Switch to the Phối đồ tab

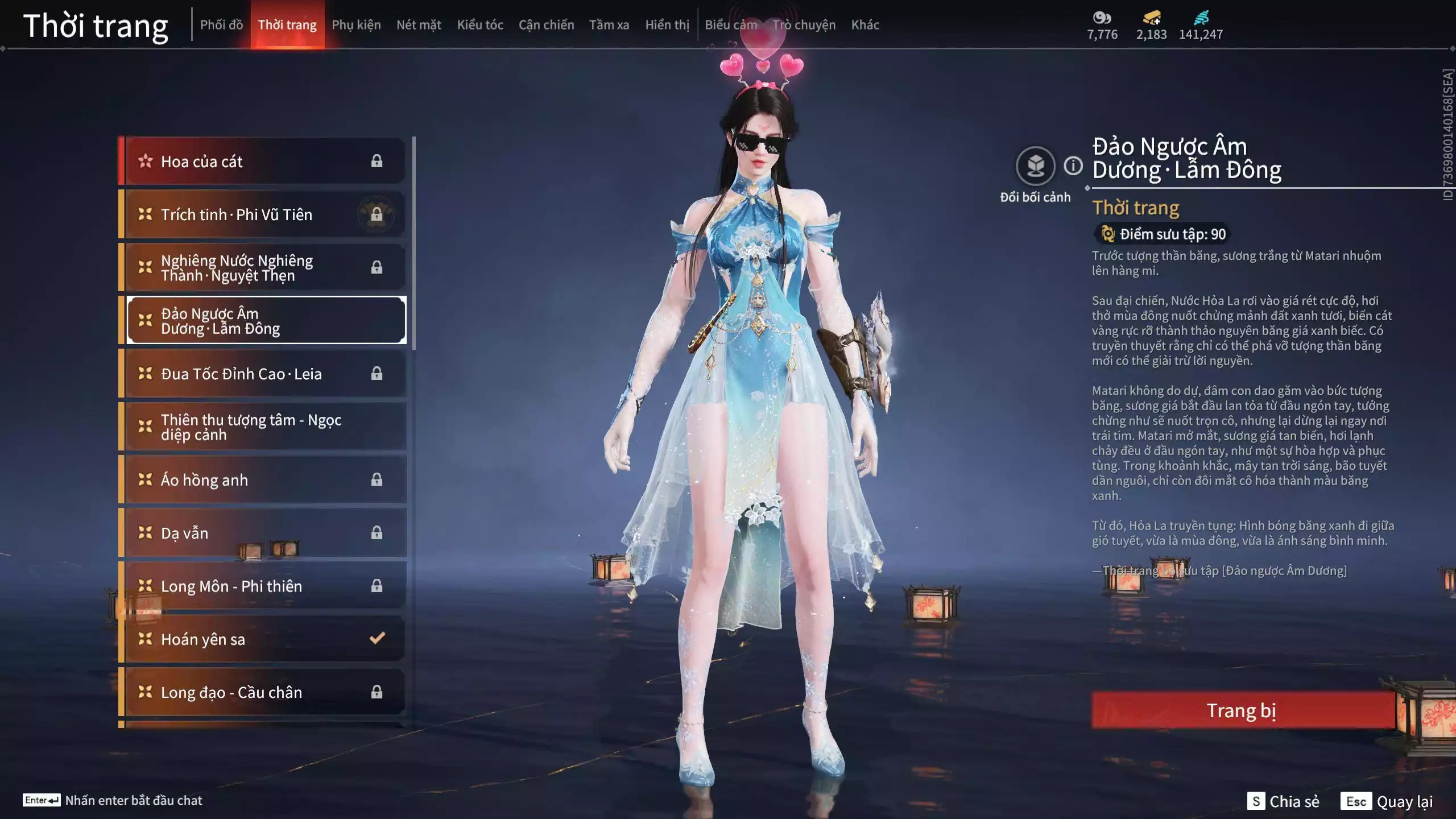tap(221, 25)
